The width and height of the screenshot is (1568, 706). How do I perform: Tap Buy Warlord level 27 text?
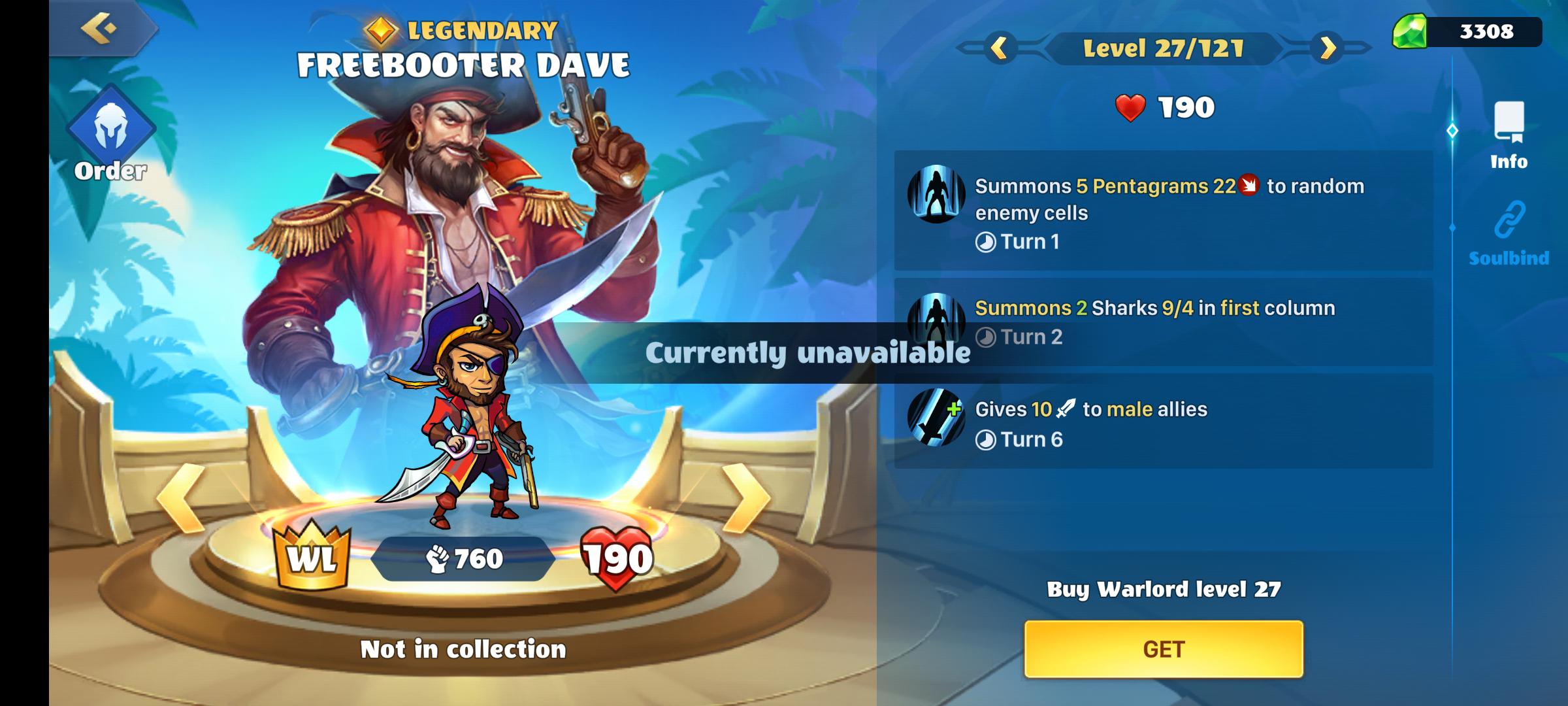click(x=1164, y=590)
